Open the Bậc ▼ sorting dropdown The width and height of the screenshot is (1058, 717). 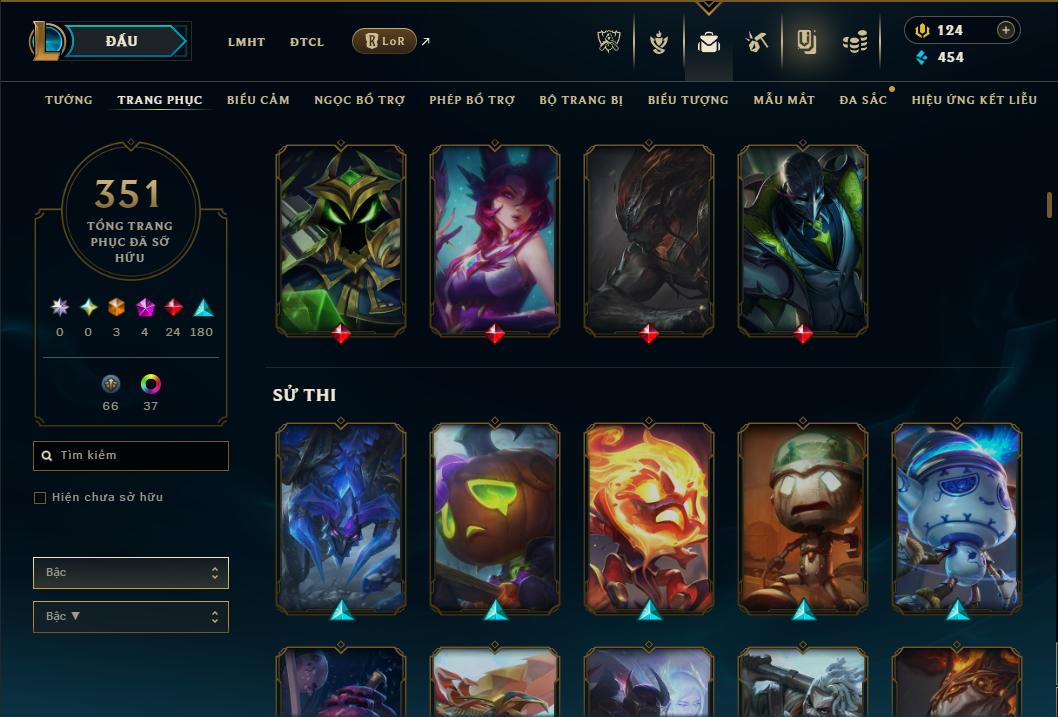tap(131, 617)
